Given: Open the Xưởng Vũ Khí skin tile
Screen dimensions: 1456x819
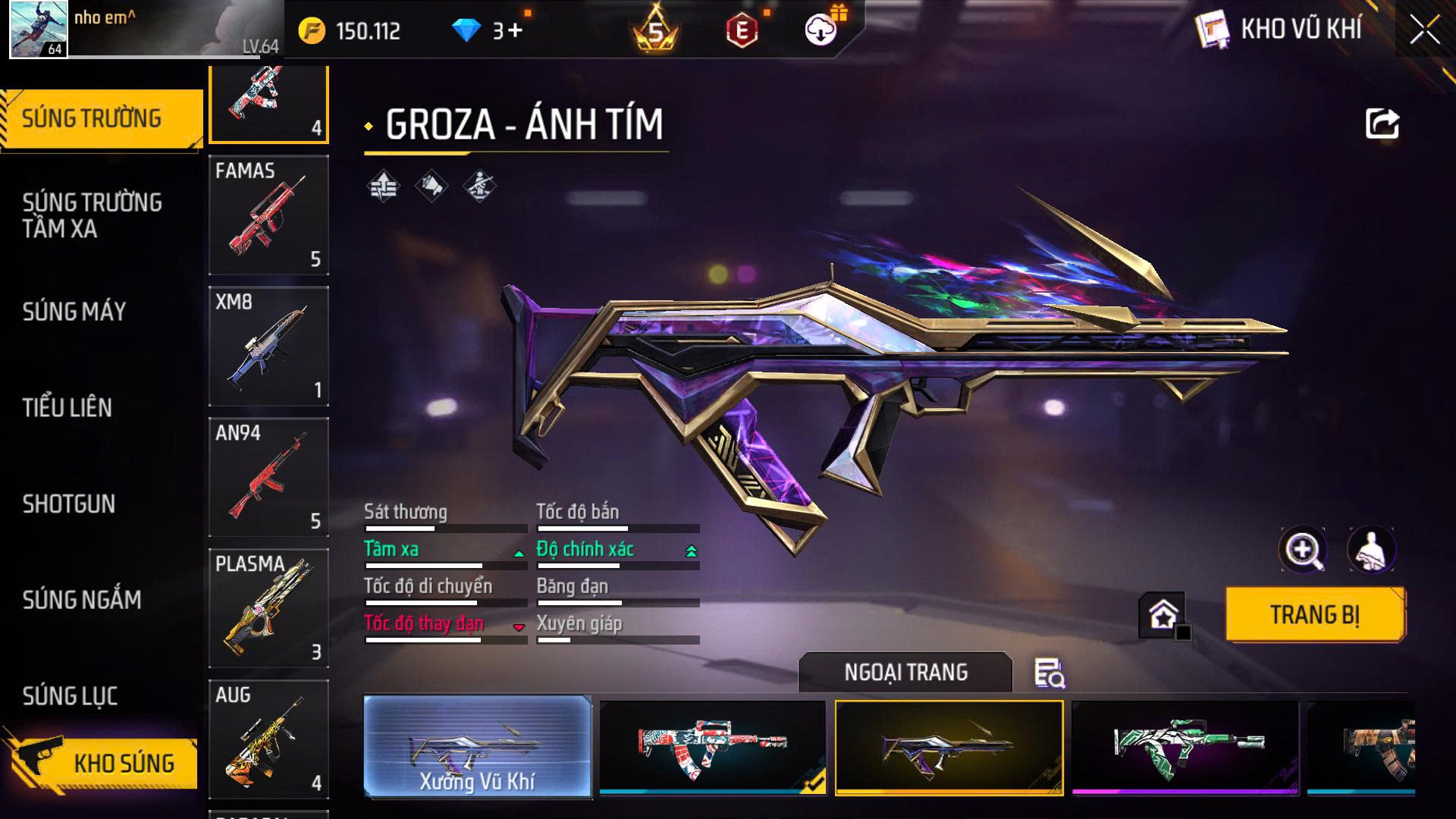Looking at the screenshot, I should pos(478,747).
